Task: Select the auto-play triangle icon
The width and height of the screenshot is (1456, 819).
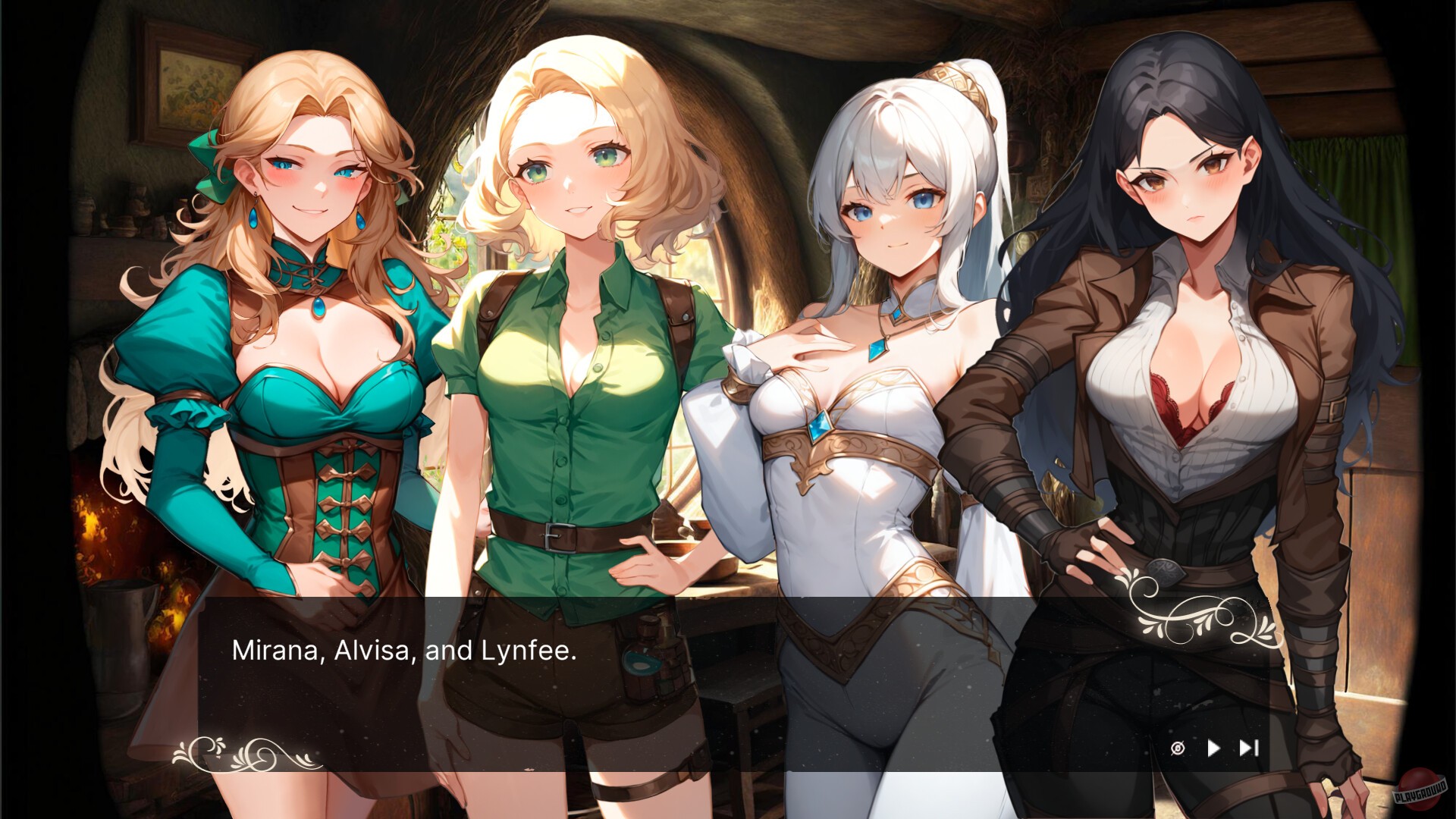Action: click(x=1214, y=749)
